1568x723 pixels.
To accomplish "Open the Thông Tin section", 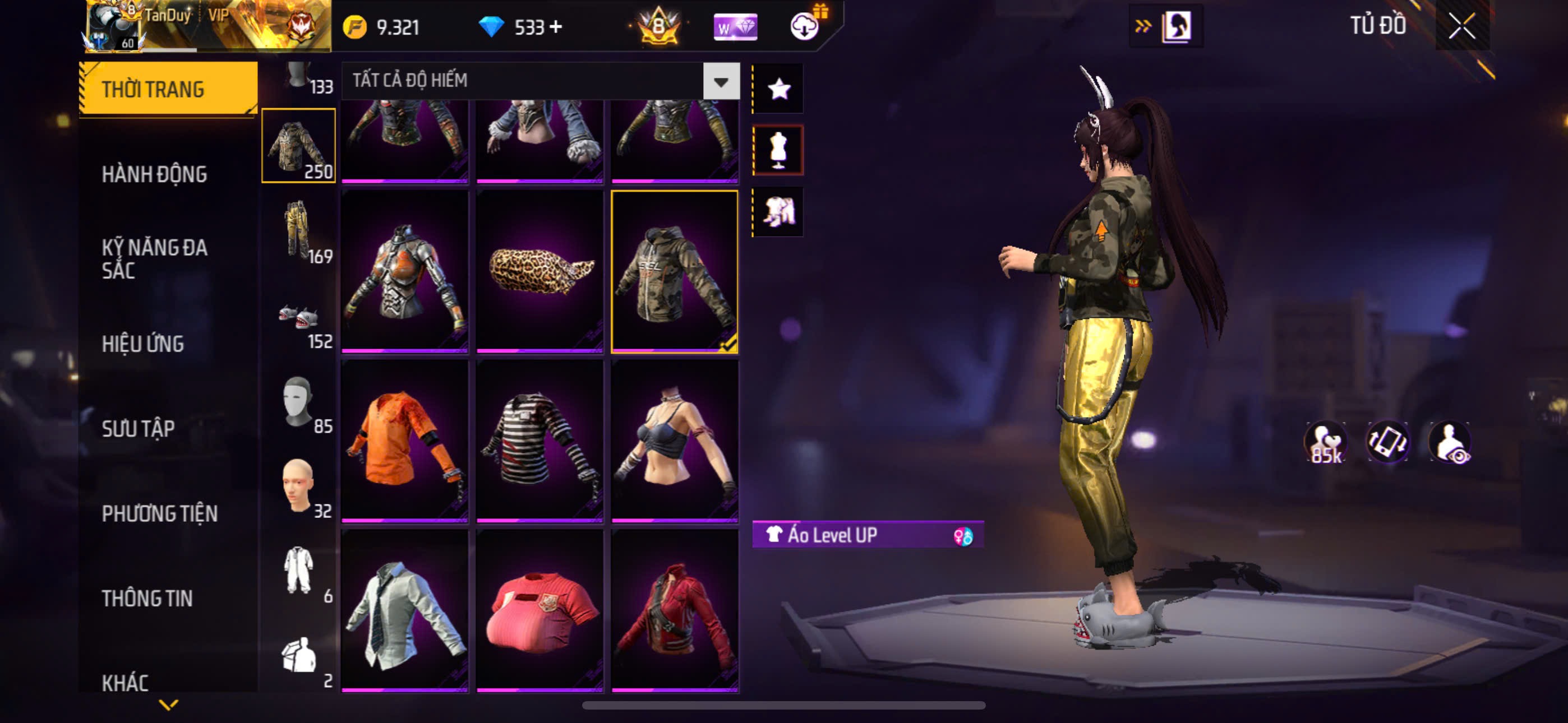I will click(x=147, y=598).
